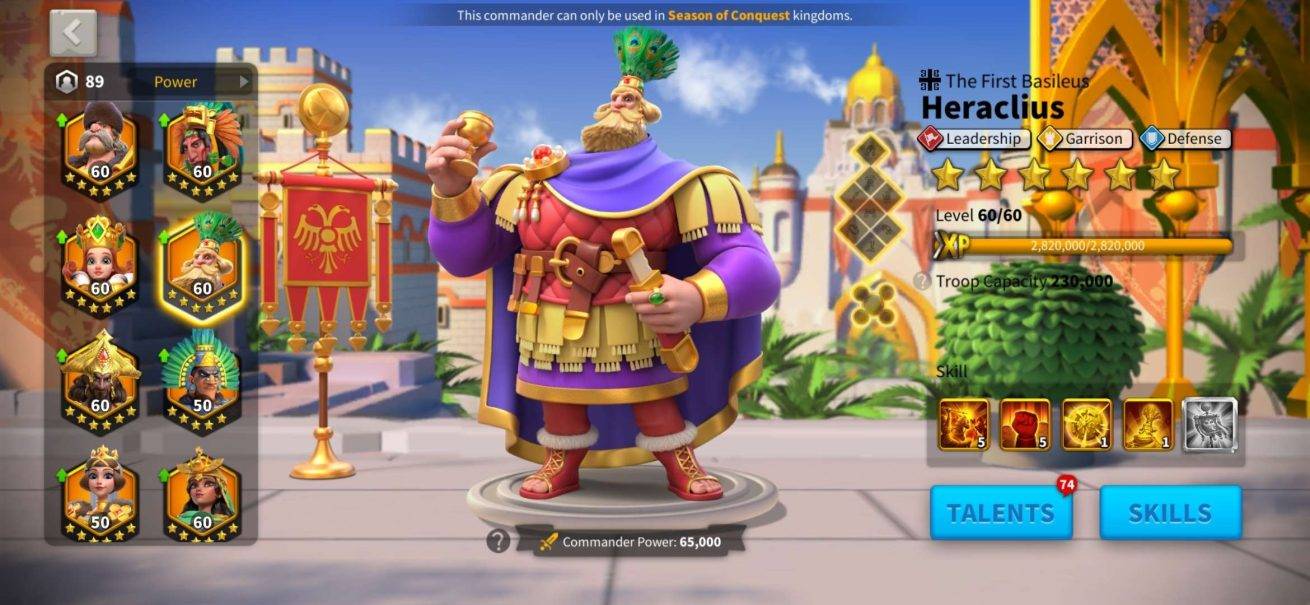
Task: Open the Commander Power help question mark
Action: [x=498, y=541]
